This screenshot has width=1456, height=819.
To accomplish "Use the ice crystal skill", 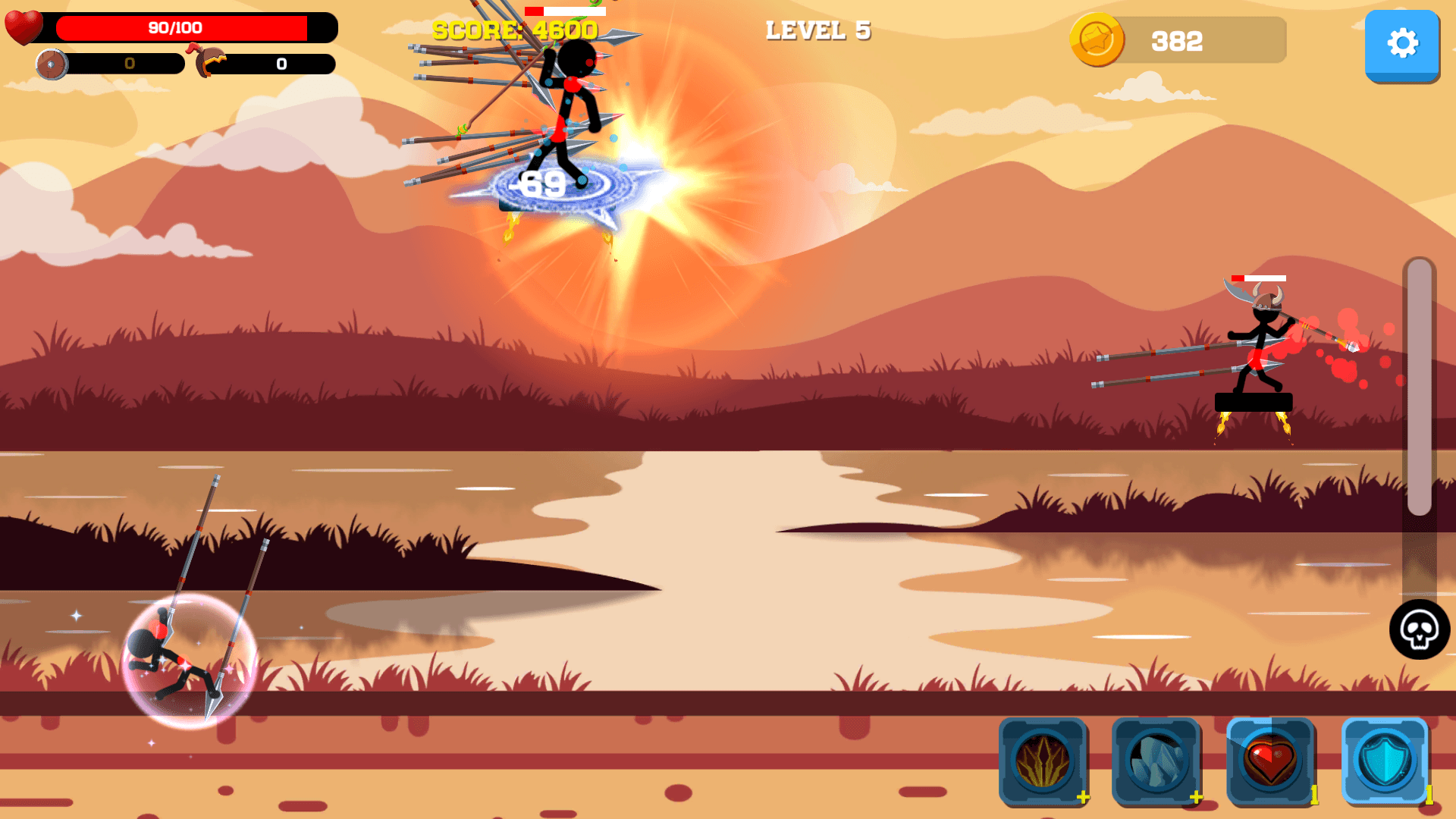I will pos(1158,762).
